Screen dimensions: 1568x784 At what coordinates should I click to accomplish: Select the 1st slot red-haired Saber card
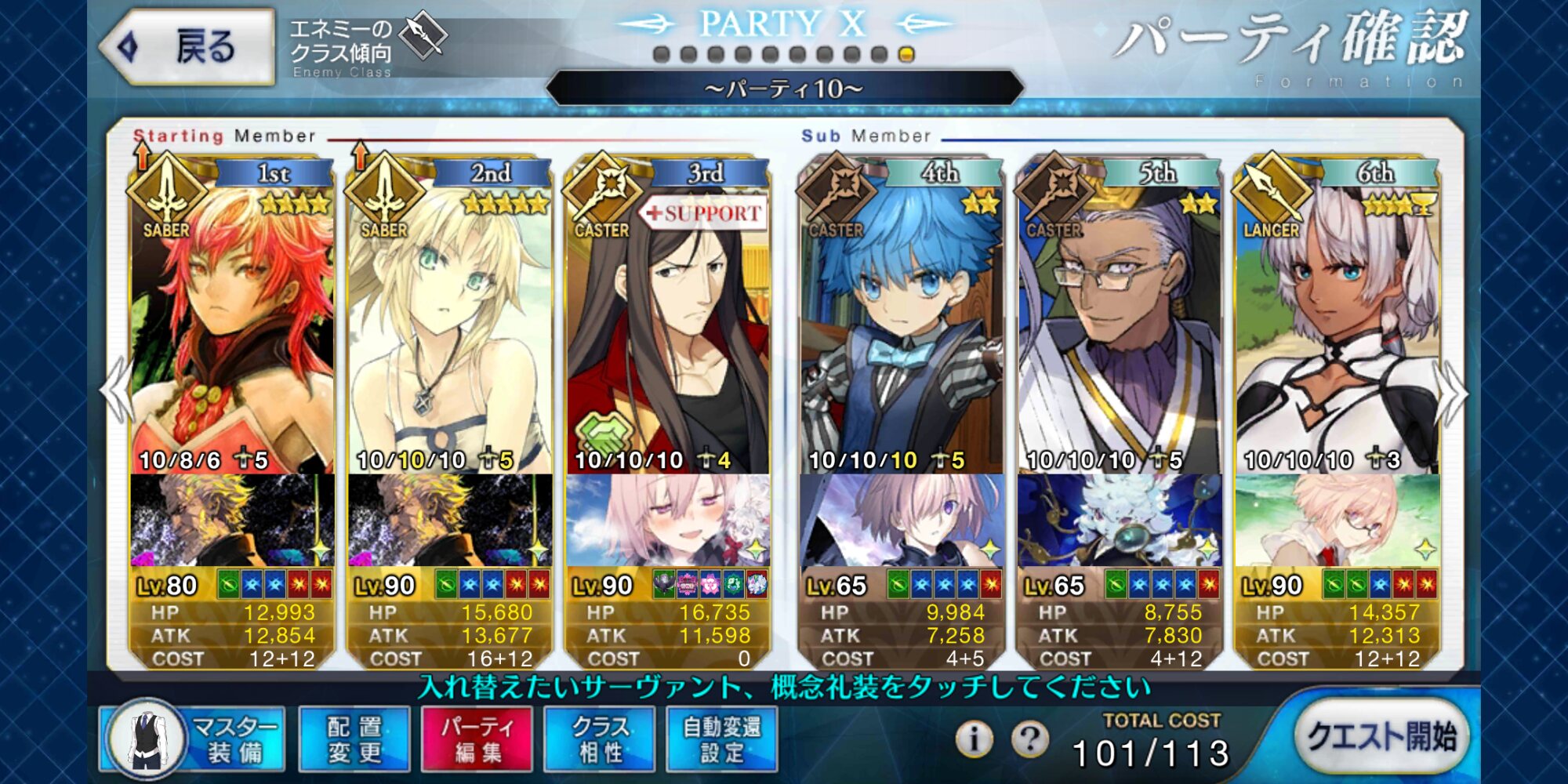(232, 329)
